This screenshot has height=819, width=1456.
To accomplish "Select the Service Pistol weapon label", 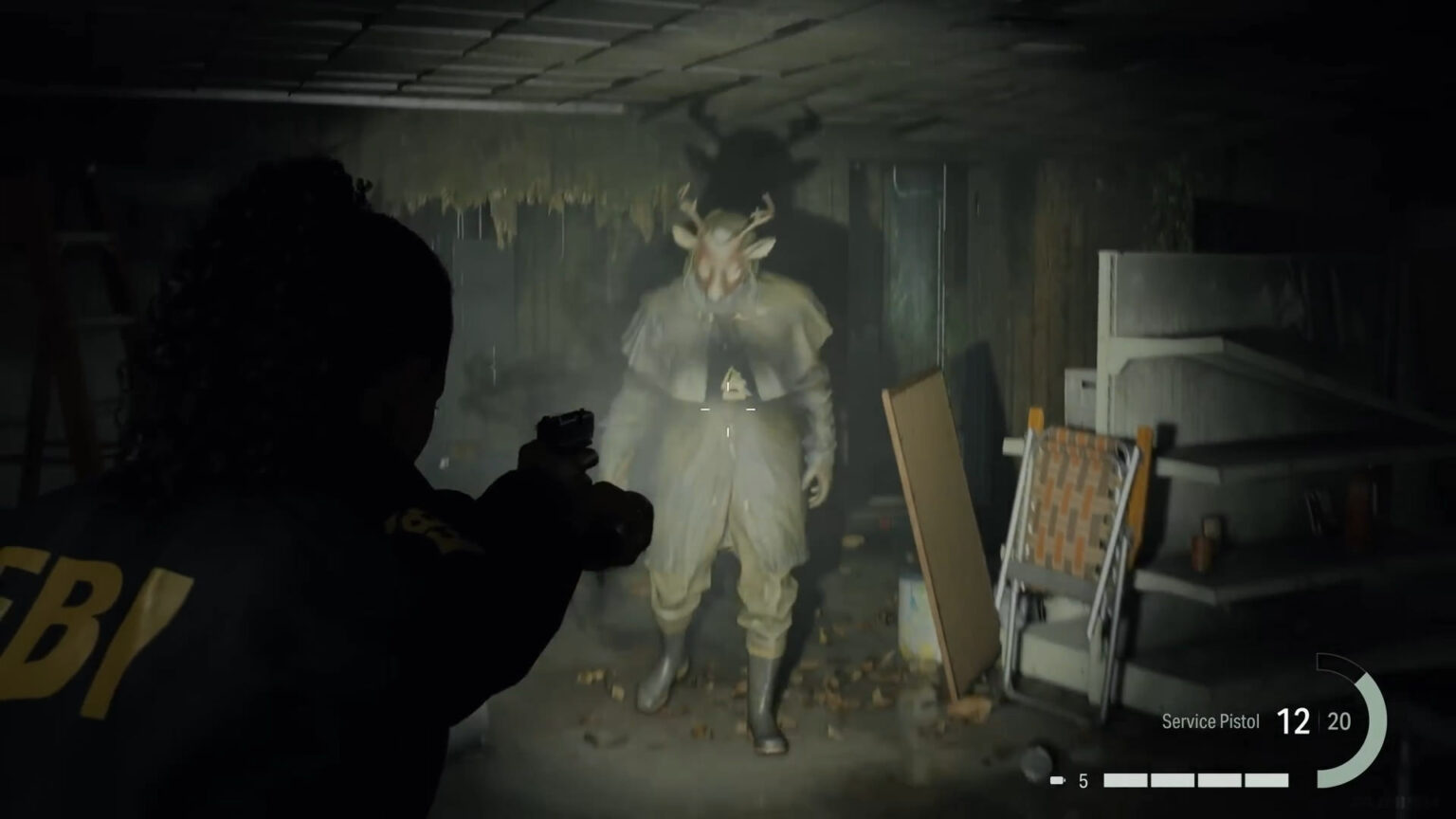I will [1211, 720].
